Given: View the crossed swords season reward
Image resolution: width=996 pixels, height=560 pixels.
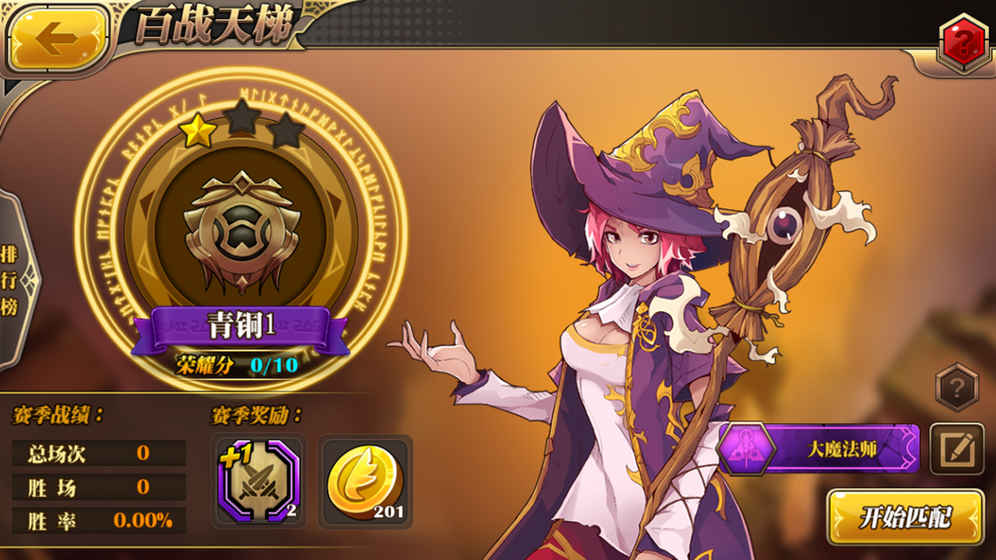Looking at the screenshot, I should coord(258,481).
